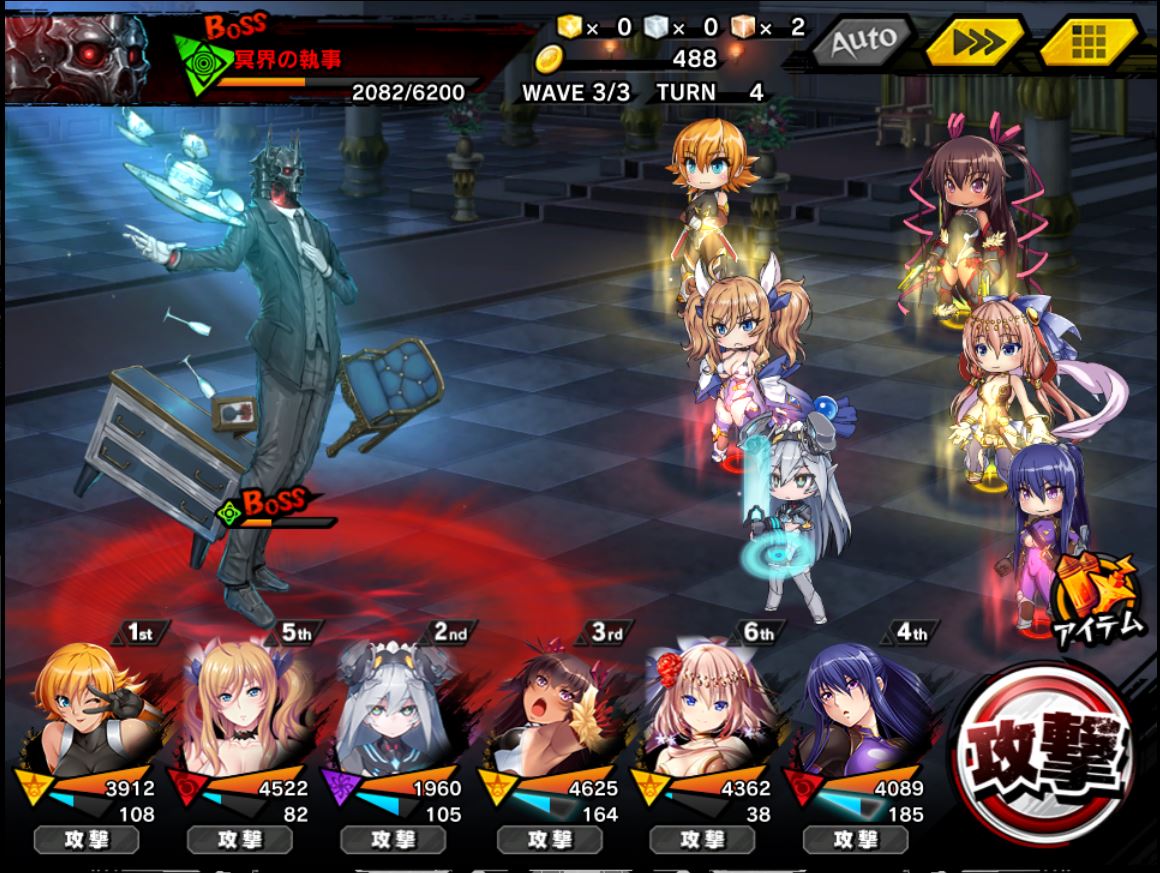Image resolution: width=1160 pixels, height=873 pixels.
Task: Open the yellow grid menu button
Action: [x=1088, y=42]
